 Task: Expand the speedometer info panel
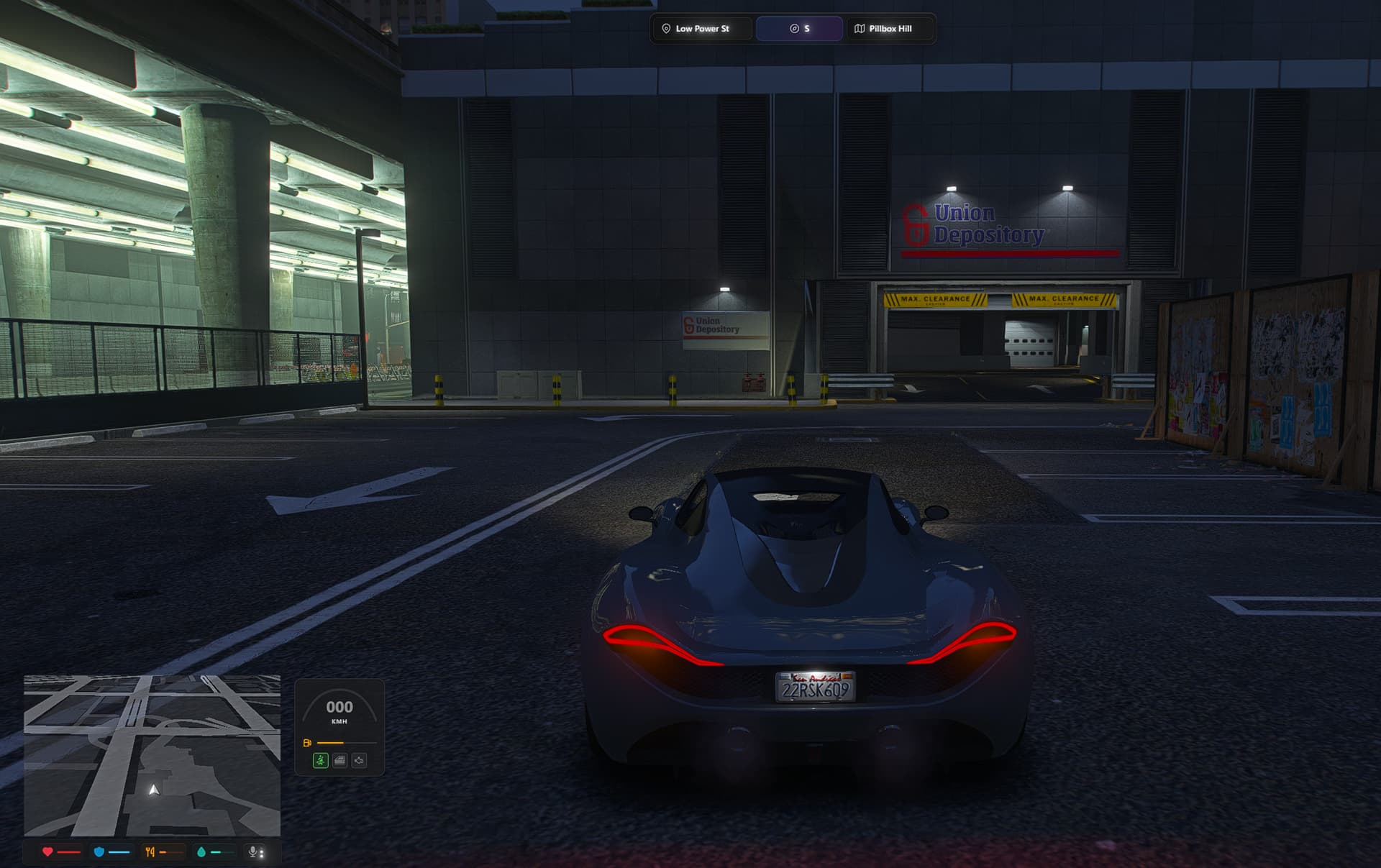pos(341,726)
